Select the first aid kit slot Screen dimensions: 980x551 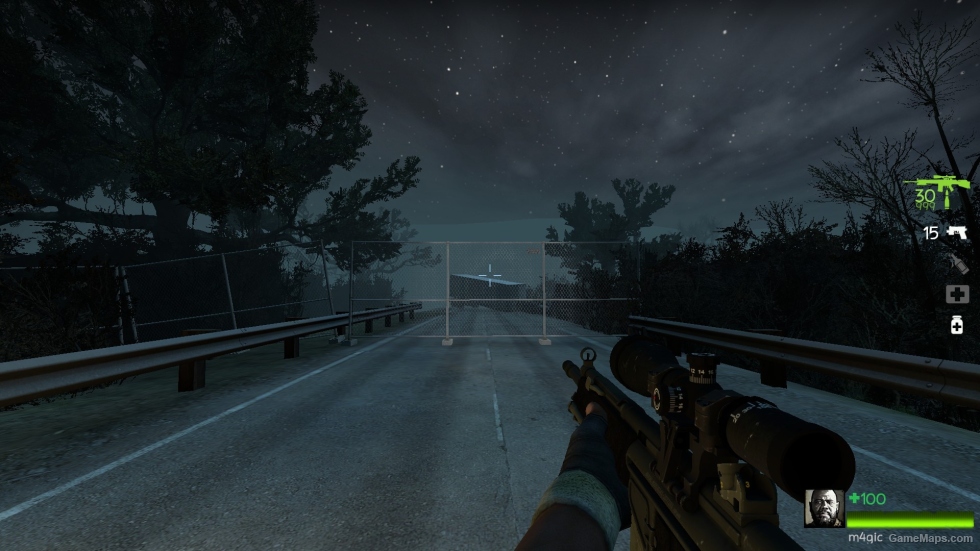tap(957, 294)
